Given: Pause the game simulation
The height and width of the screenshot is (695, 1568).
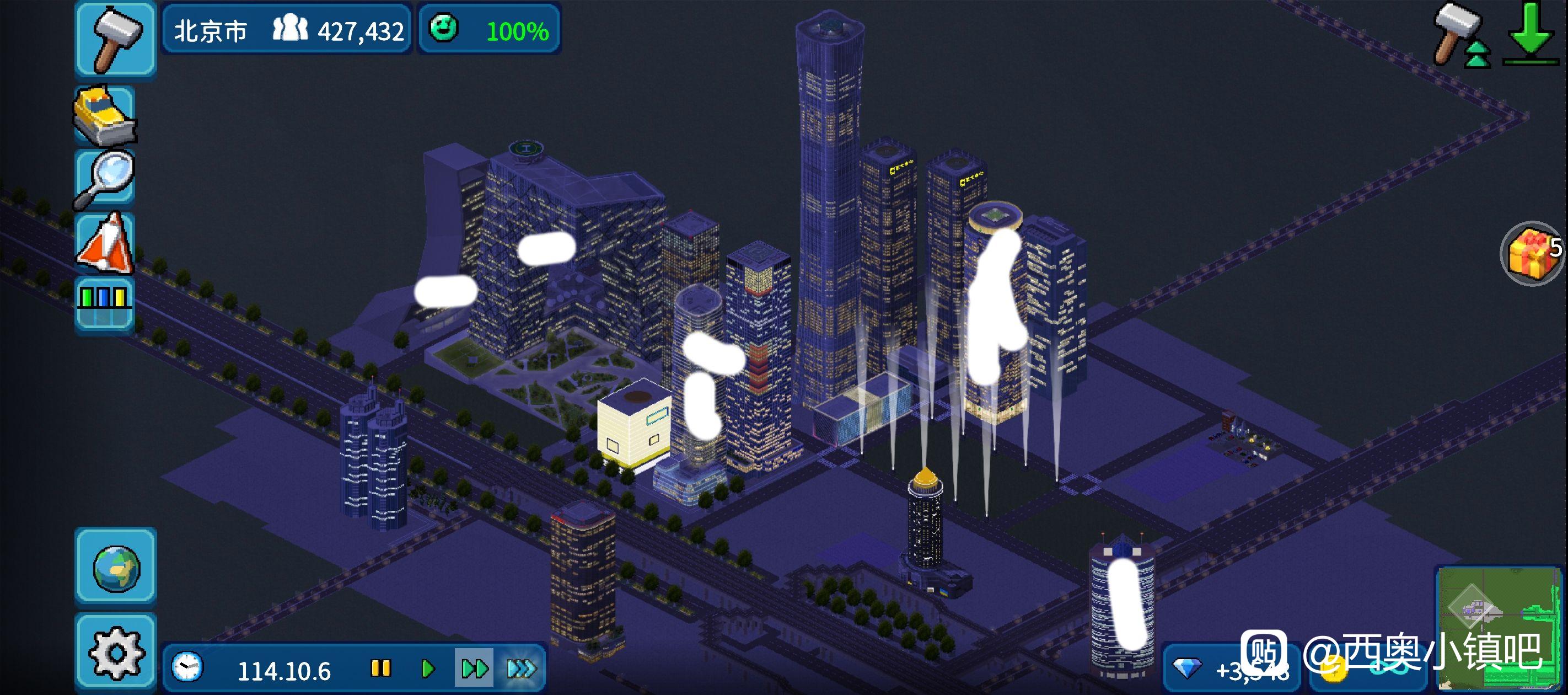Looking at the screenshot, I should click(x=380, y=669).
